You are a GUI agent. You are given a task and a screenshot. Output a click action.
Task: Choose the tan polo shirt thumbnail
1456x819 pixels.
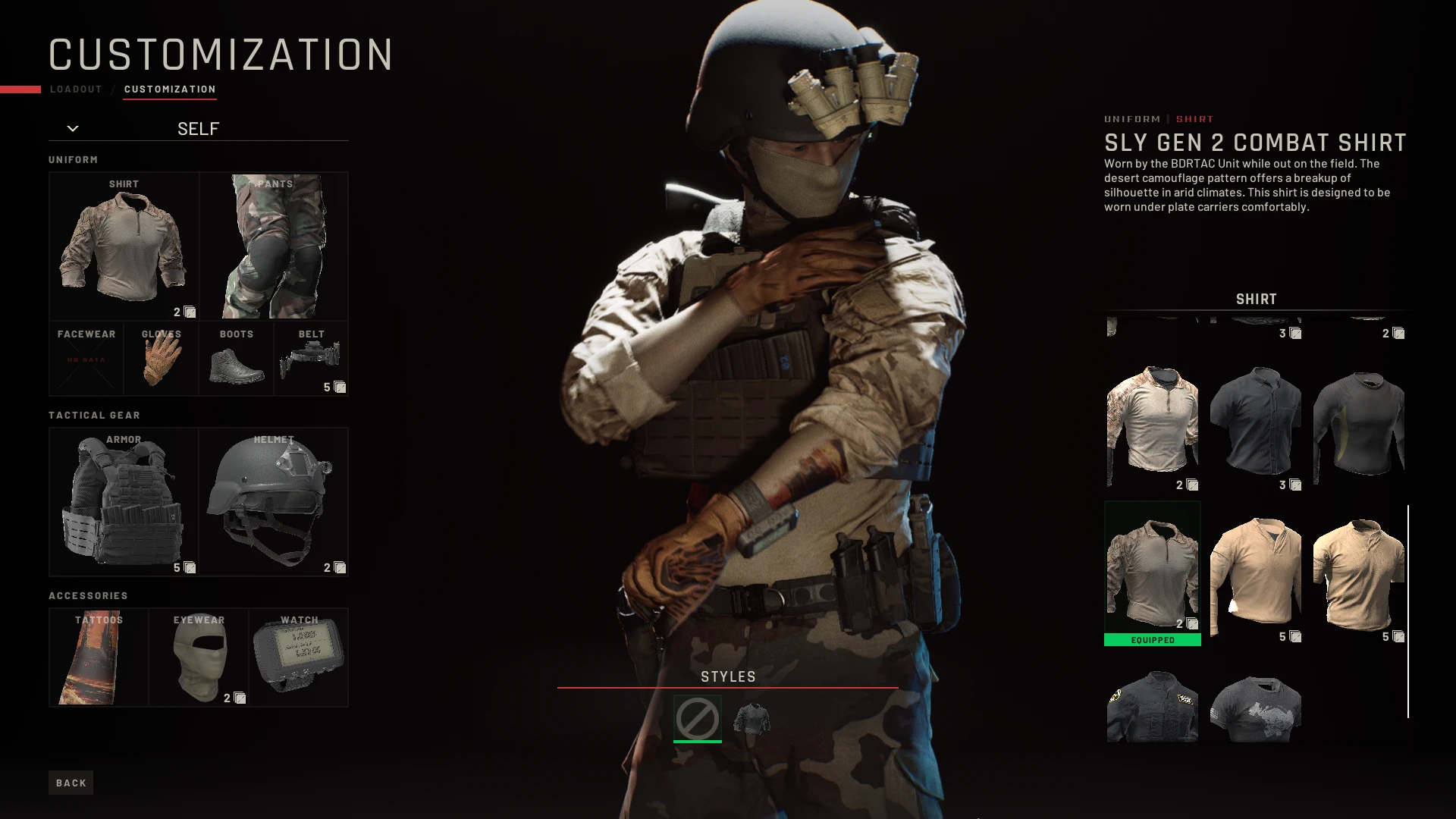coord(1357,573)
